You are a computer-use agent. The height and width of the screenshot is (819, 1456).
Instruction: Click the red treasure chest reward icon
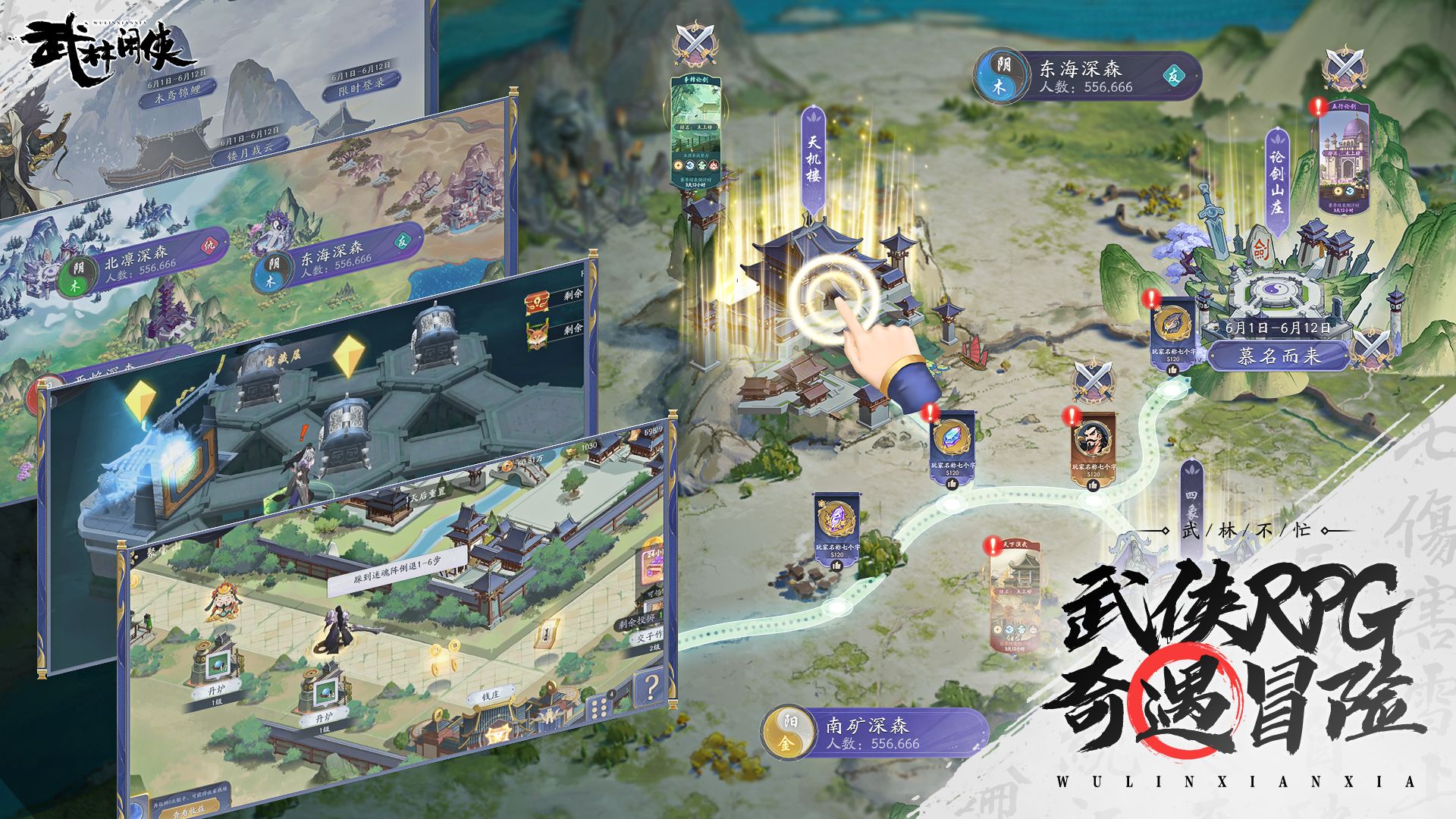point(537,303)
